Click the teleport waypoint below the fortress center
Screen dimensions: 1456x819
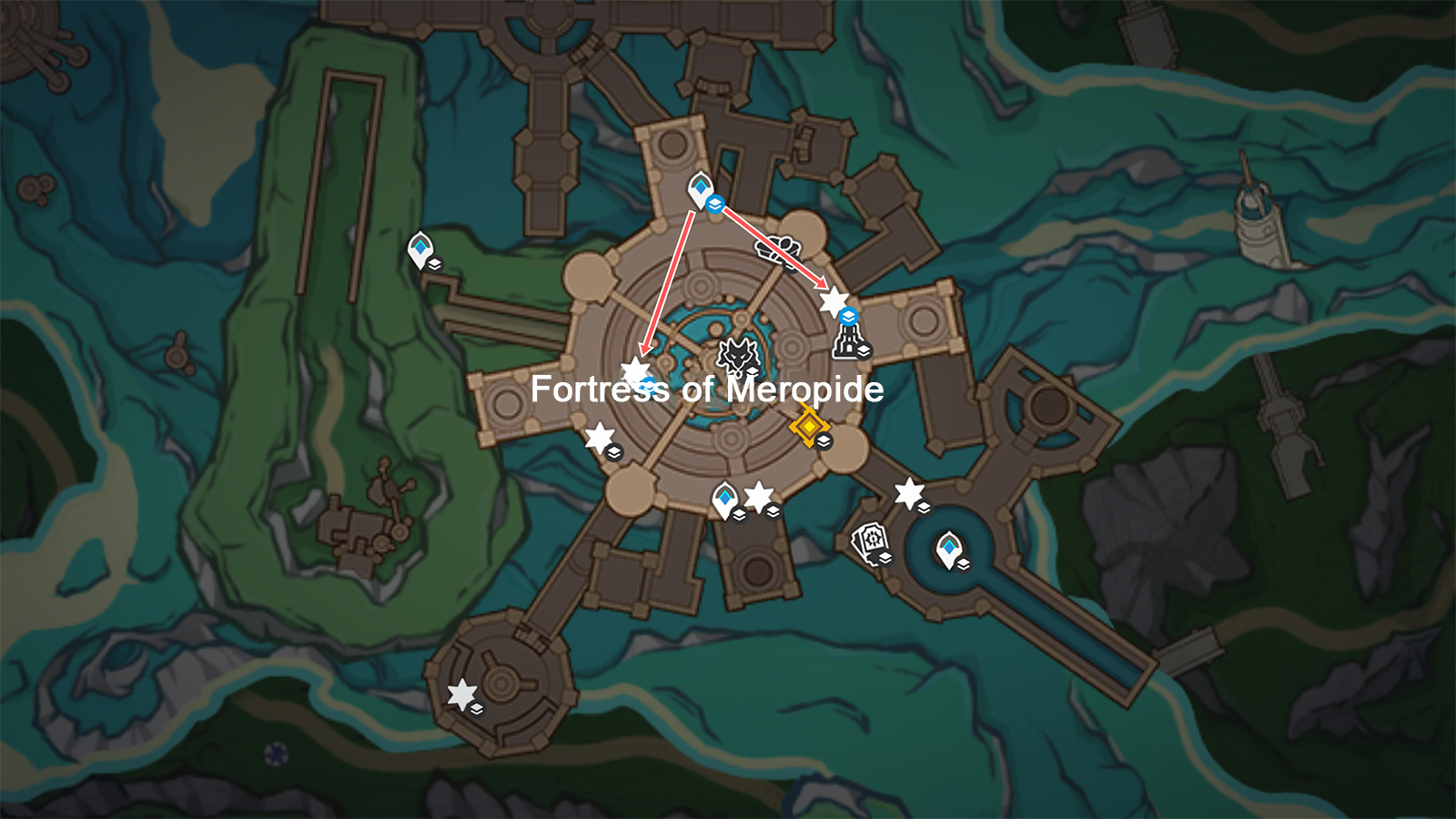coord(725,495)
